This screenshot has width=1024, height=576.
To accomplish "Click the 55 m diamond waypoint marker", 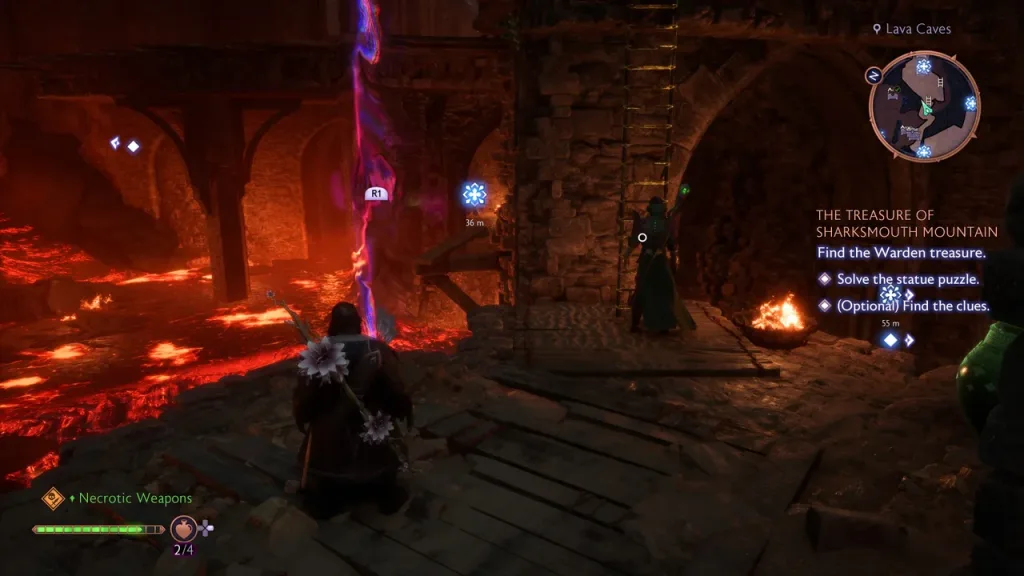I will click(x=890, y=340).
